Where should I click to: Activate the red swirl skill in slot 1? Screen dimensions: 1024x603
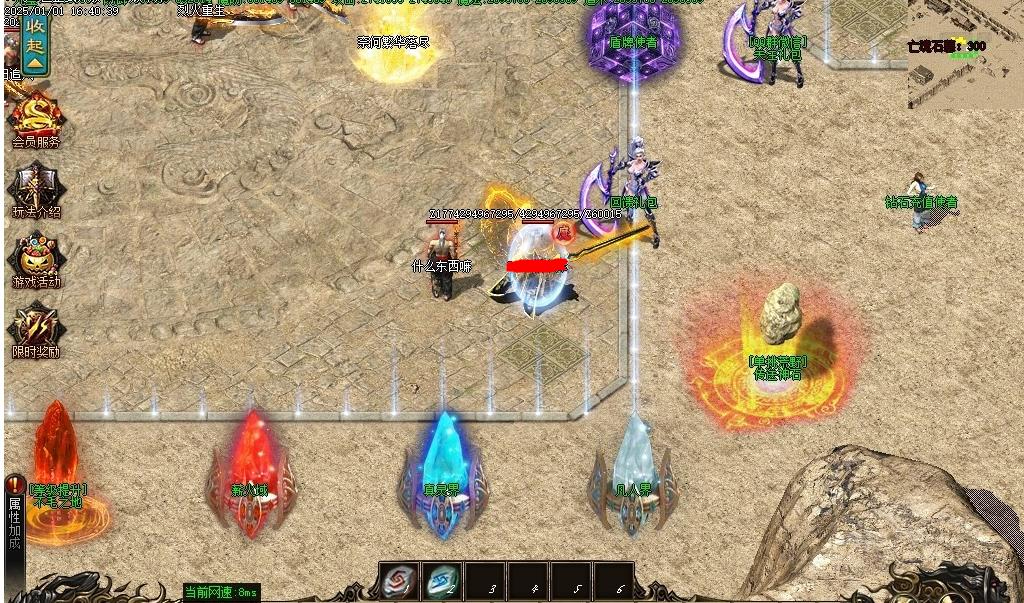coord(398,581)
